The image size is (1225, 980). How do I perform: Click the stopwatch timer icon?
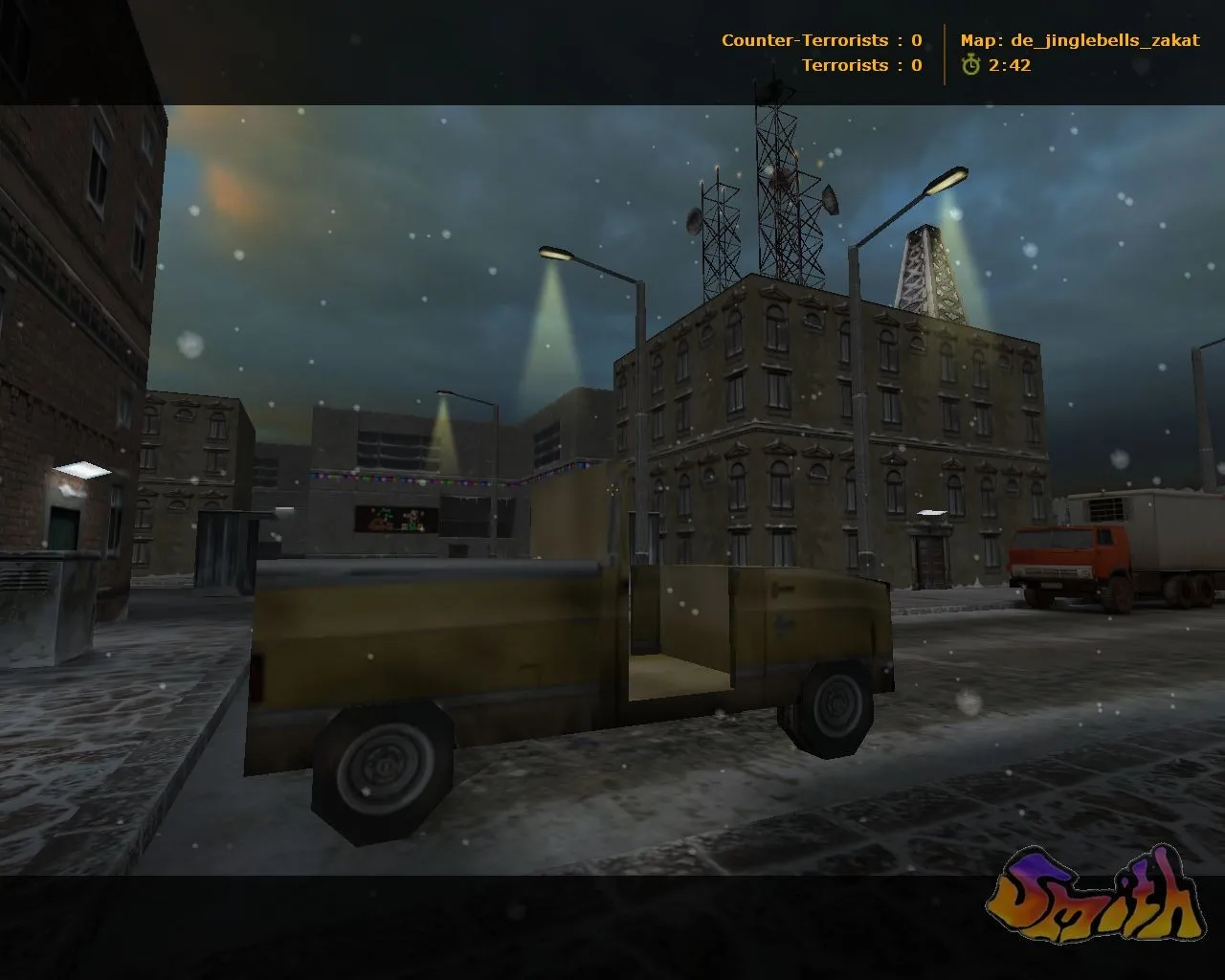(x=970, y=66)
